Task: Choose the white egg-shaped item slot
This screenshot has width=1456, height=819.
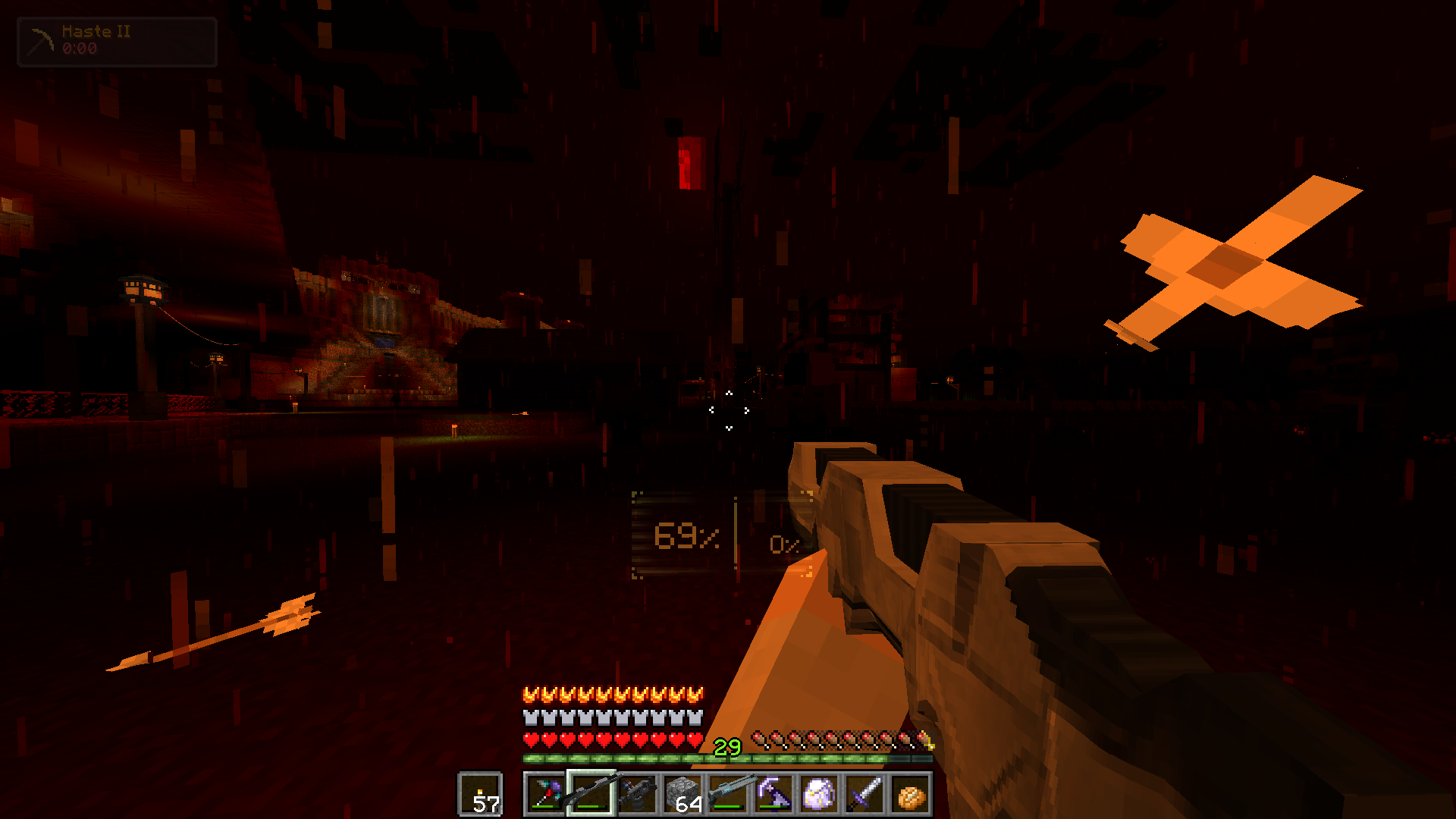Action: click(819, 795)
